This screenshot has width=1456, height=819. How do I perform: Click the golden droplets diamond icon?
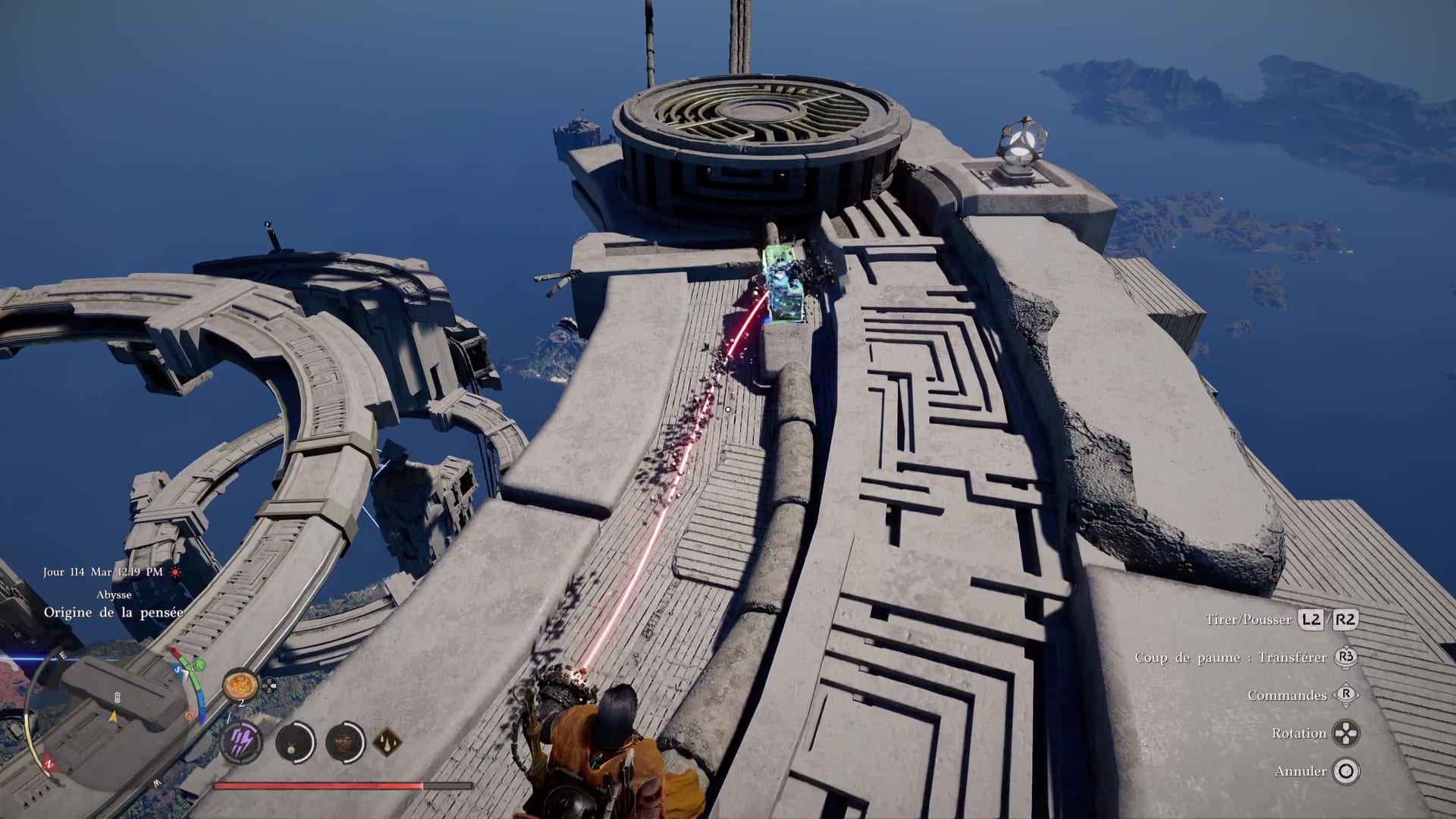click(387, 741)
